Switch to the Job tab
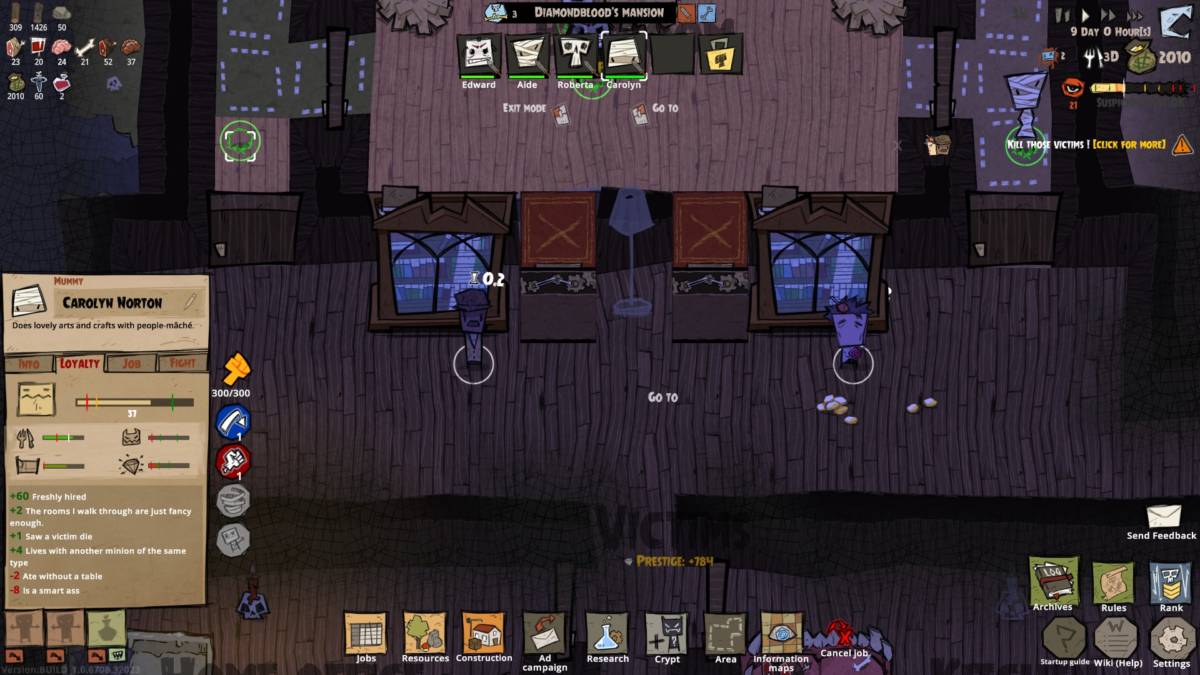The image size is (1200, 675). click(x=131, y=364)
